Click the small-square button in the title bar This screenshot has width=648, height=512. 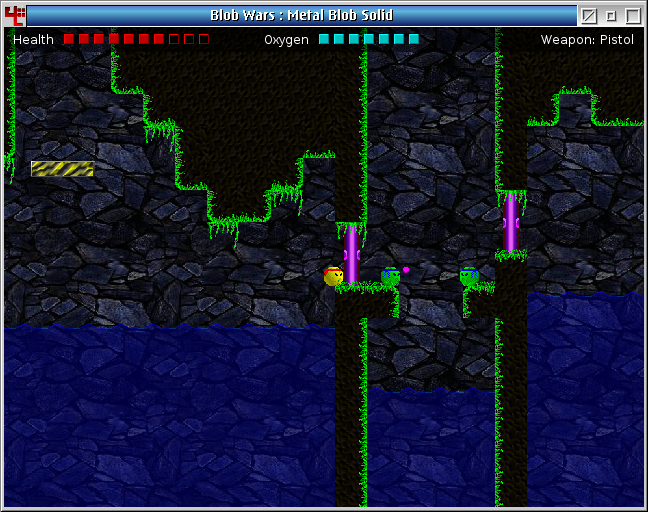(611, 15)
